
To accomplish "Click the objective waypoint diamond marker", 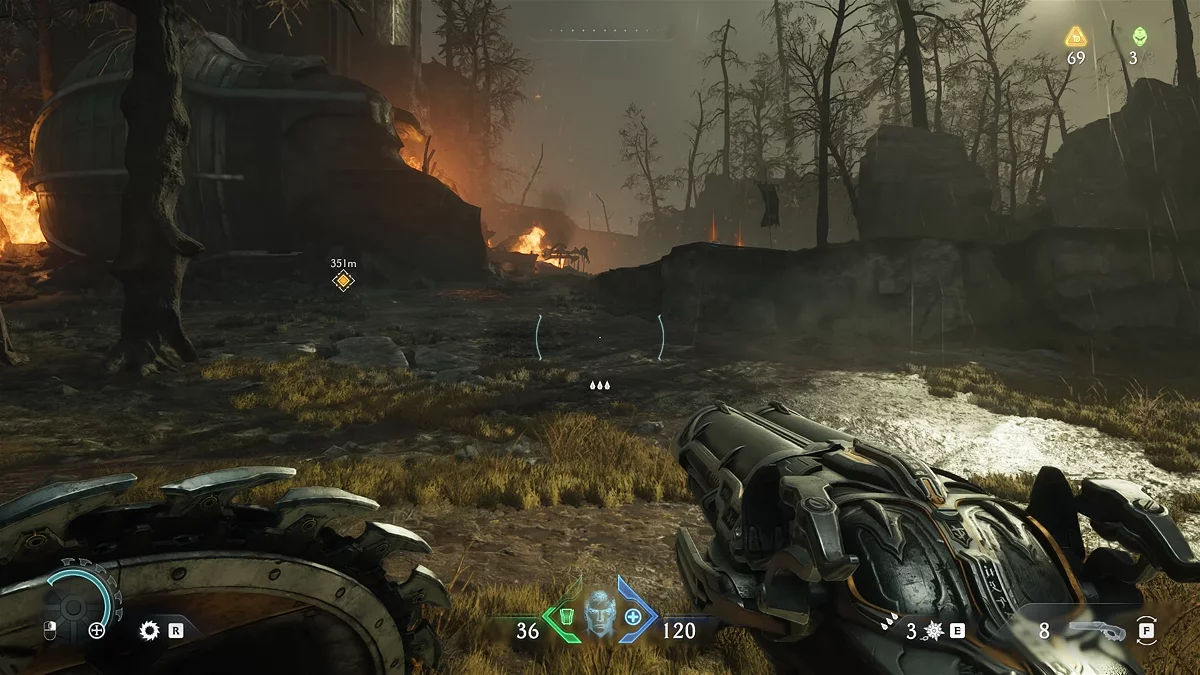I will [343, 281].
